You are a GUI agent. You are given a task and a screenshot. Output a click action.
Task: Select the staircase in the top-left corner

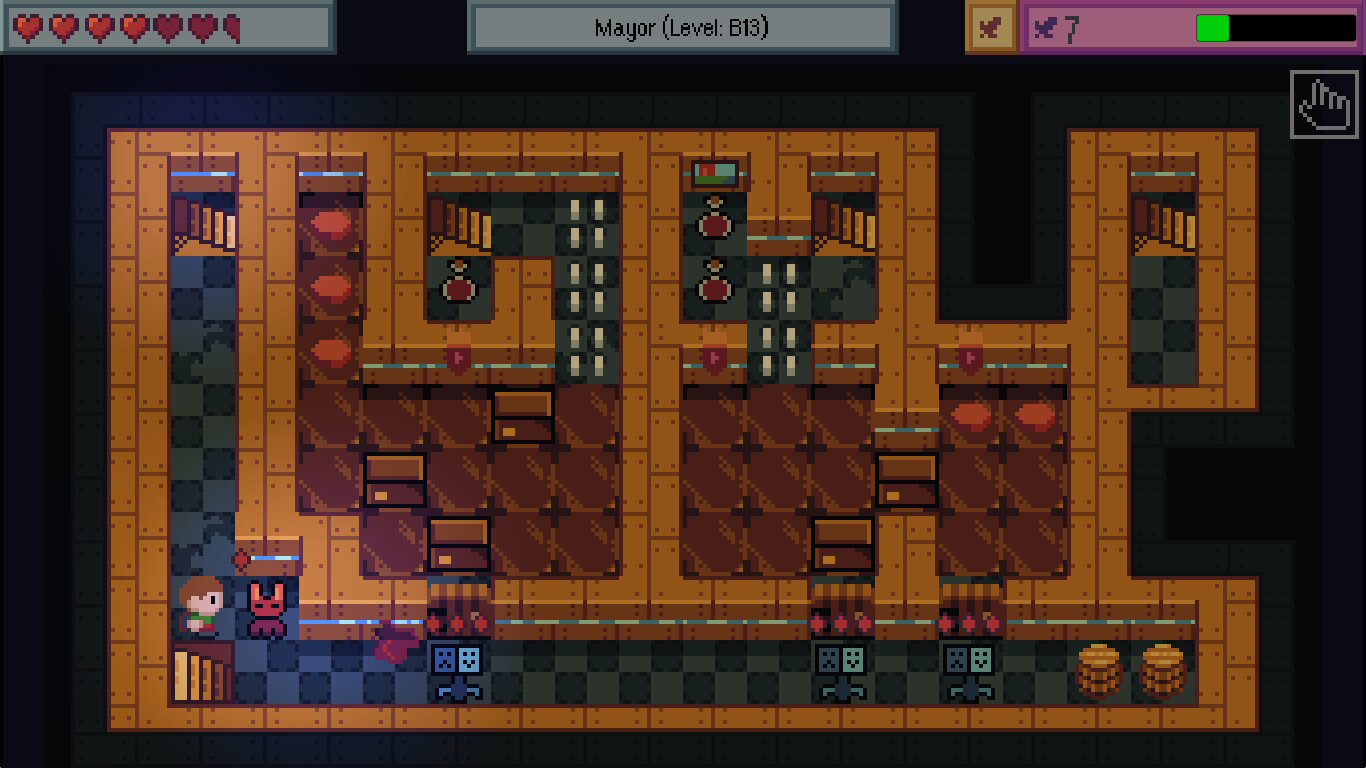(205, 222)
